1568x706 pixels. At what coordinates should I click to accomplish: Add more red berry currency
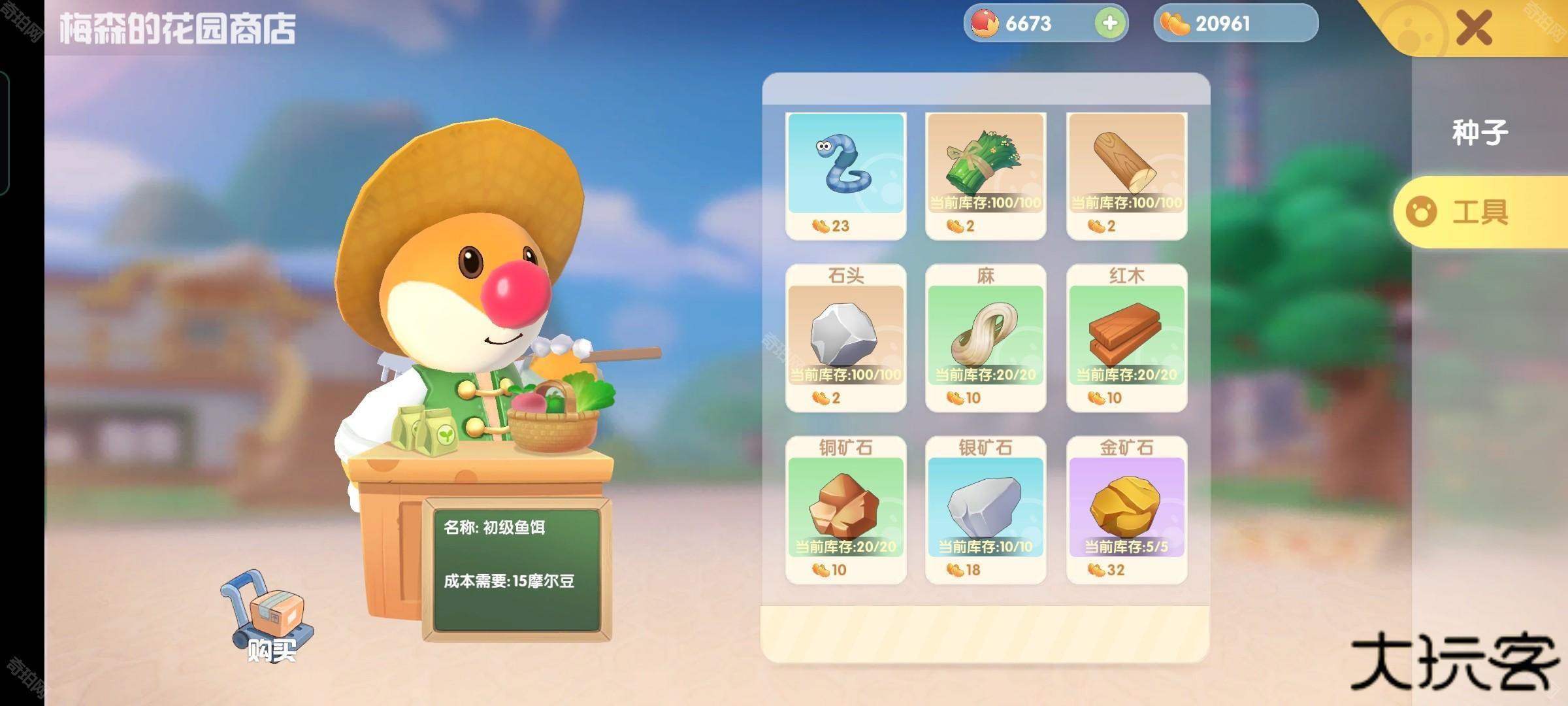[x=1109, y=24]
